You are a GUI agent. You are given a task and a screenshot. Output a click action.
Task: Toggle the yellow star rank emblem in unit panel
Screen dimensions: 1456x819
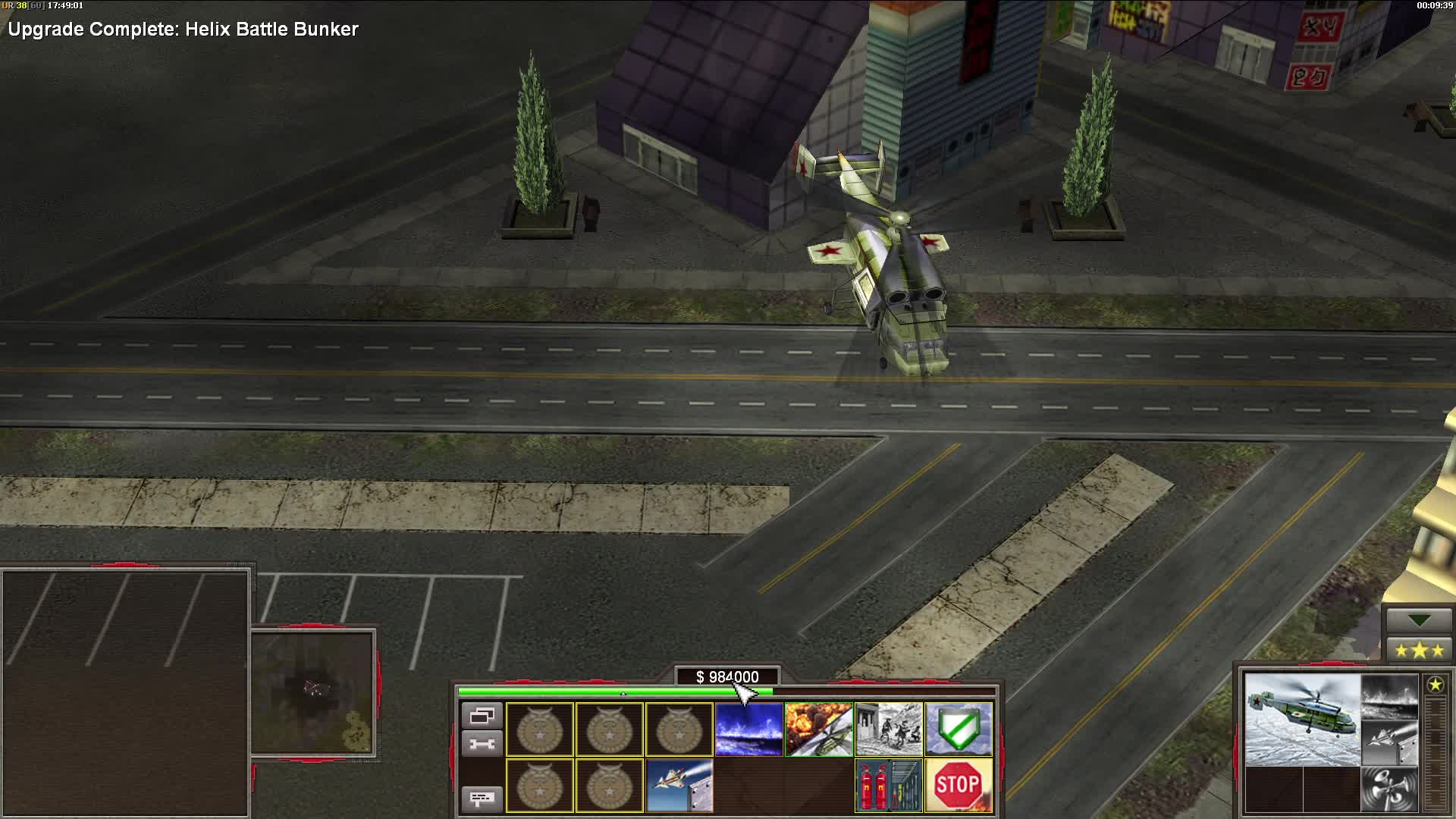1436,685
